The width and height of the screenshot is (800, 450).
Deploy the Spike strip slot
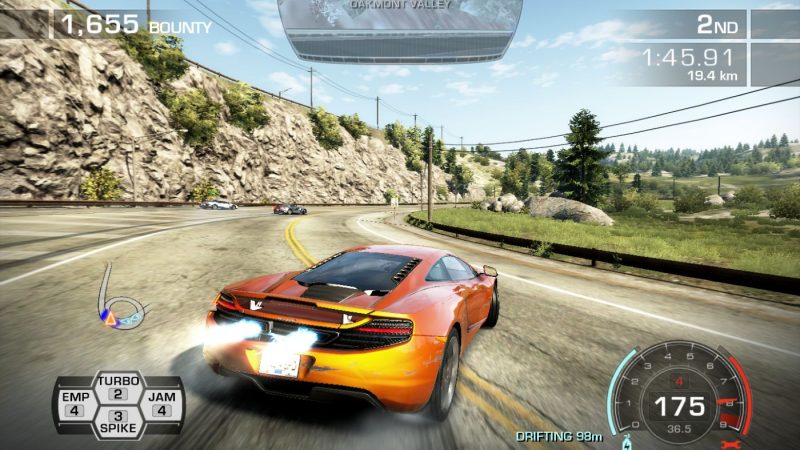coord(118,421)
